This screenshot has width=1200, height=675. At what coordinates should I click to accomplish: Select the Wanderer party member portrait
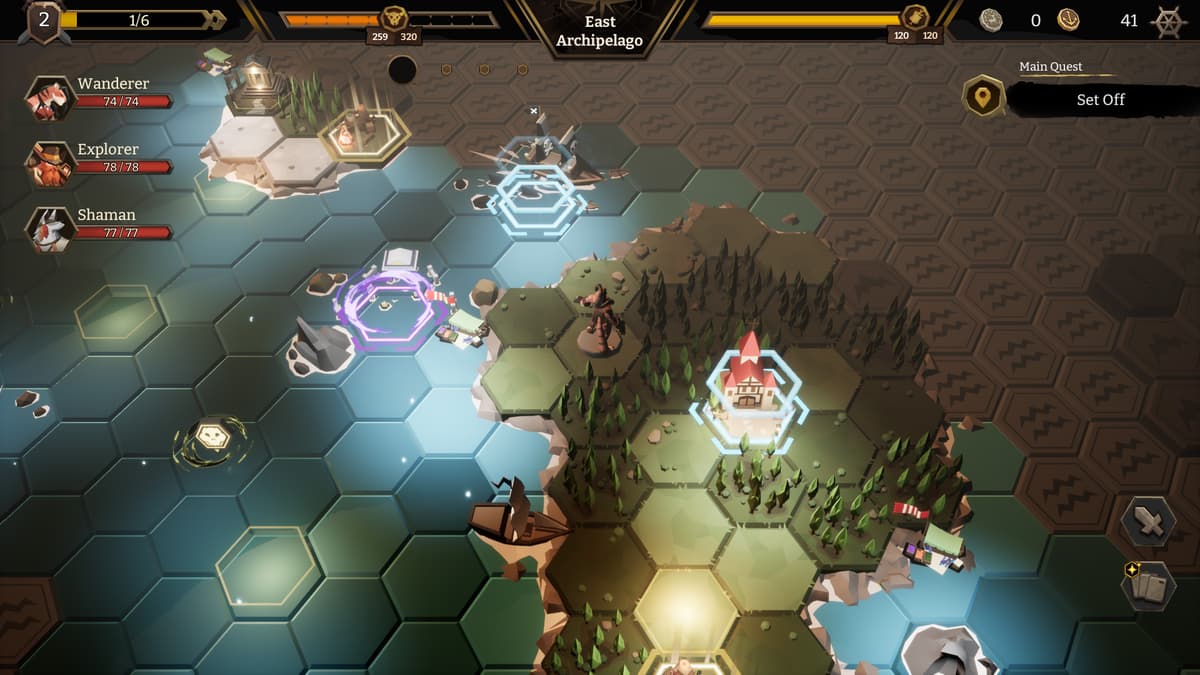point(49,99)
